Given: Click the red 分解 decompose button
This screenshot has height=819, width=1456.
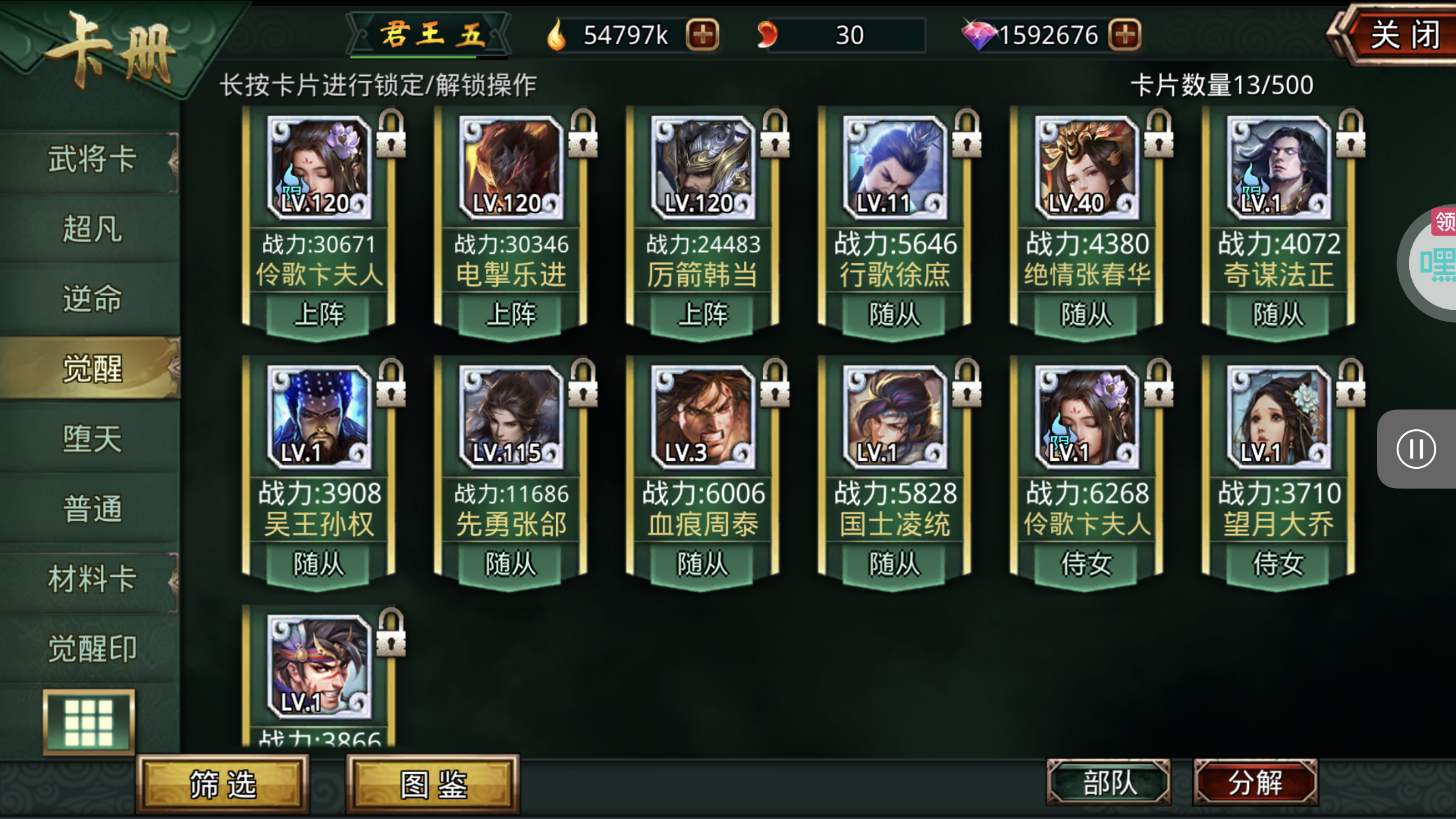Looking at the screenshot, I should point(1255,783).
